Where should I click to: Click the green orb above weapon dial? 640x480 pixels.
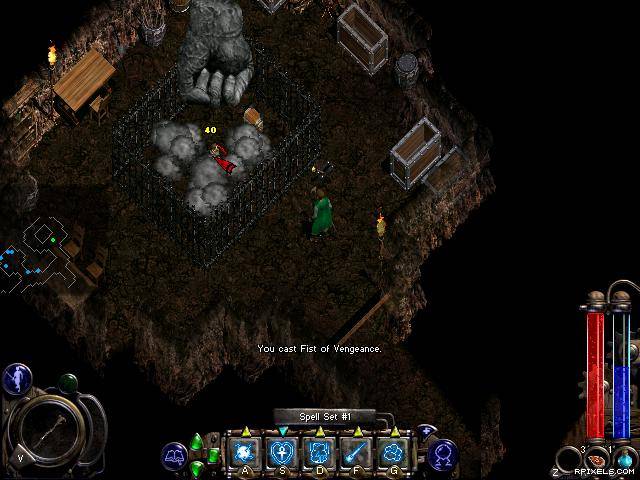pos(68,382)
